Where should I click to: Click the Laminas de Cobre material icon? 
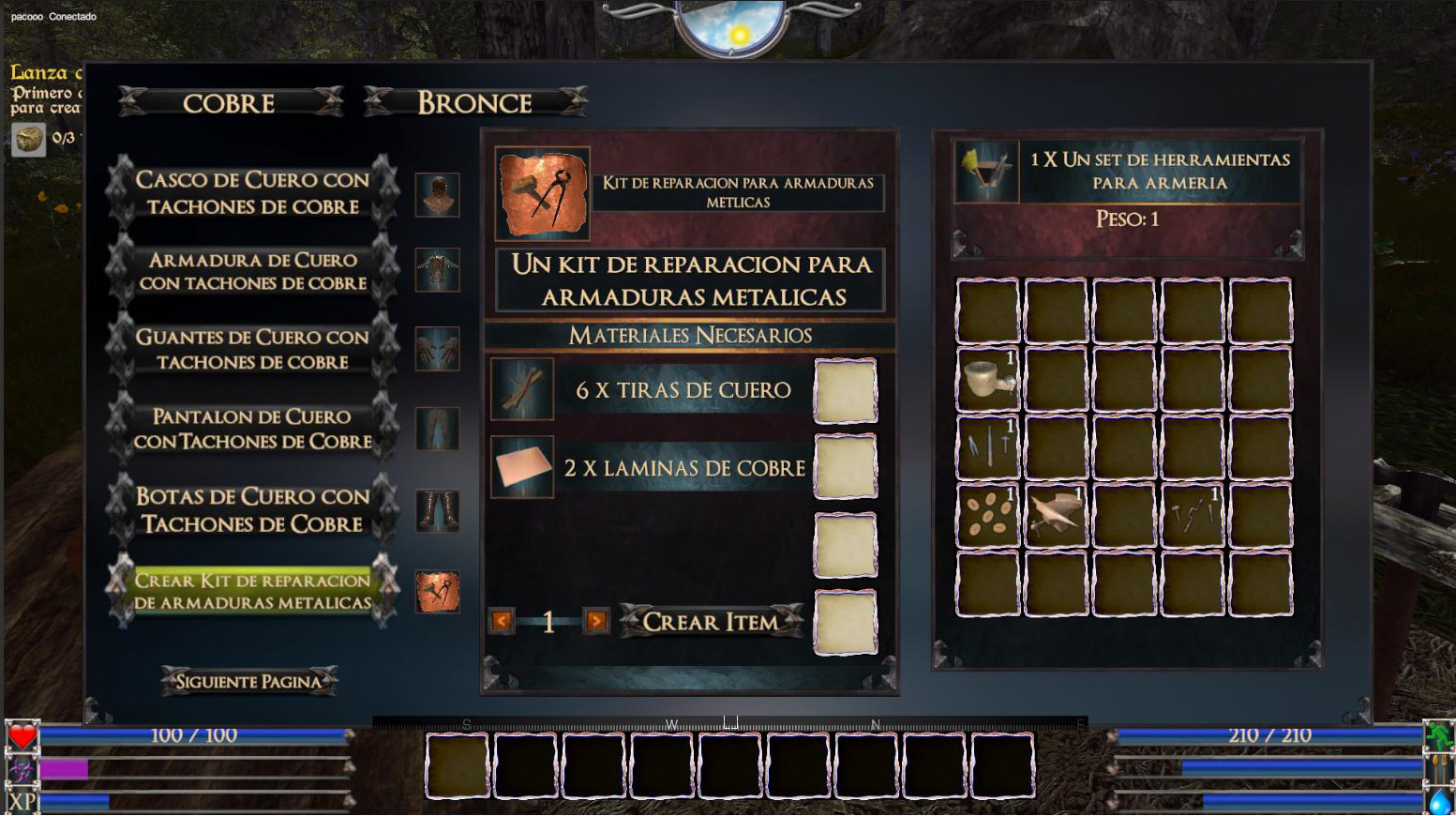tap(522, 467)
